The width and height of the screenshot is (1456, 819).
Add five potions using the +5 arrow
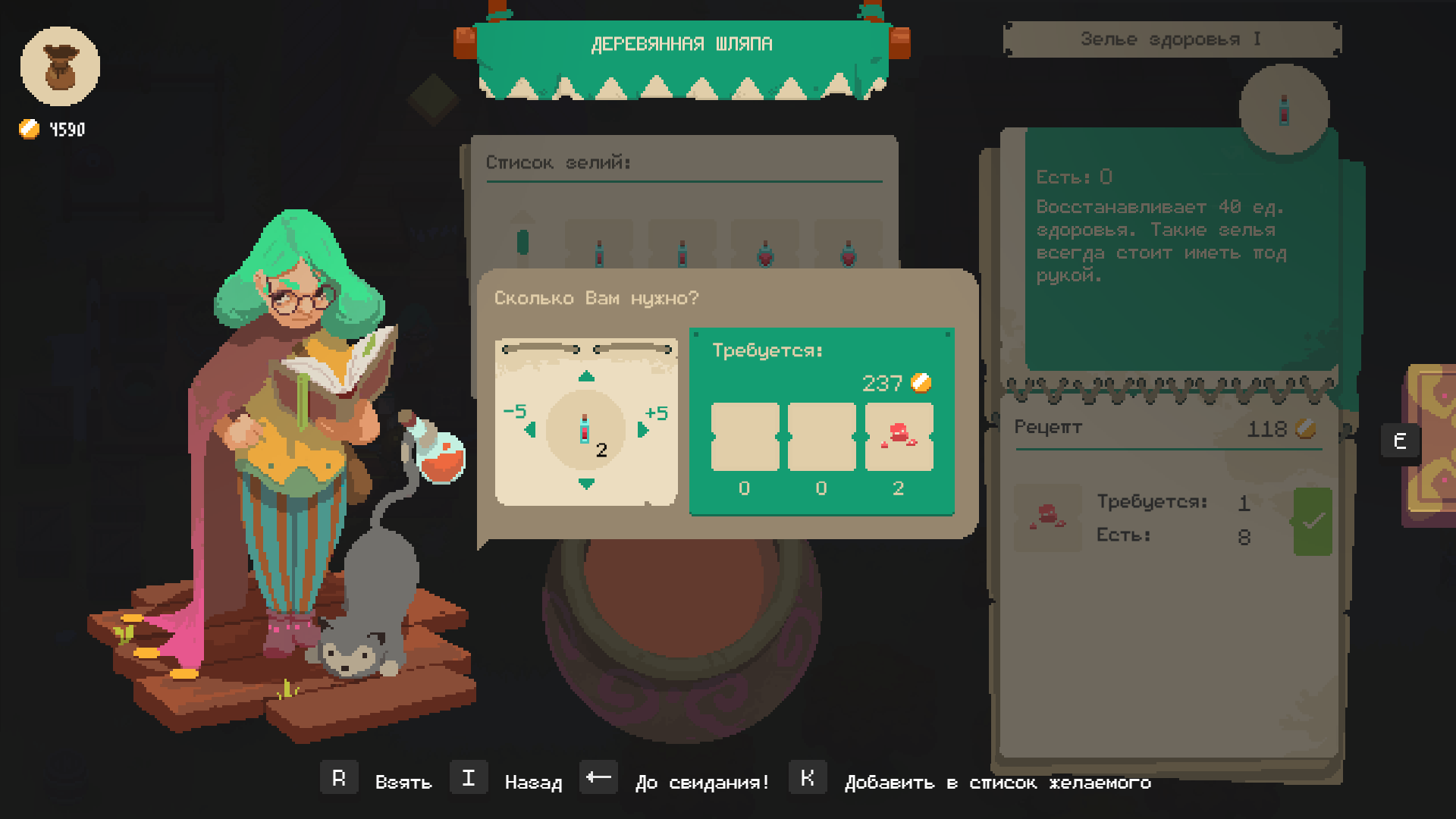(x=644, y=430)
